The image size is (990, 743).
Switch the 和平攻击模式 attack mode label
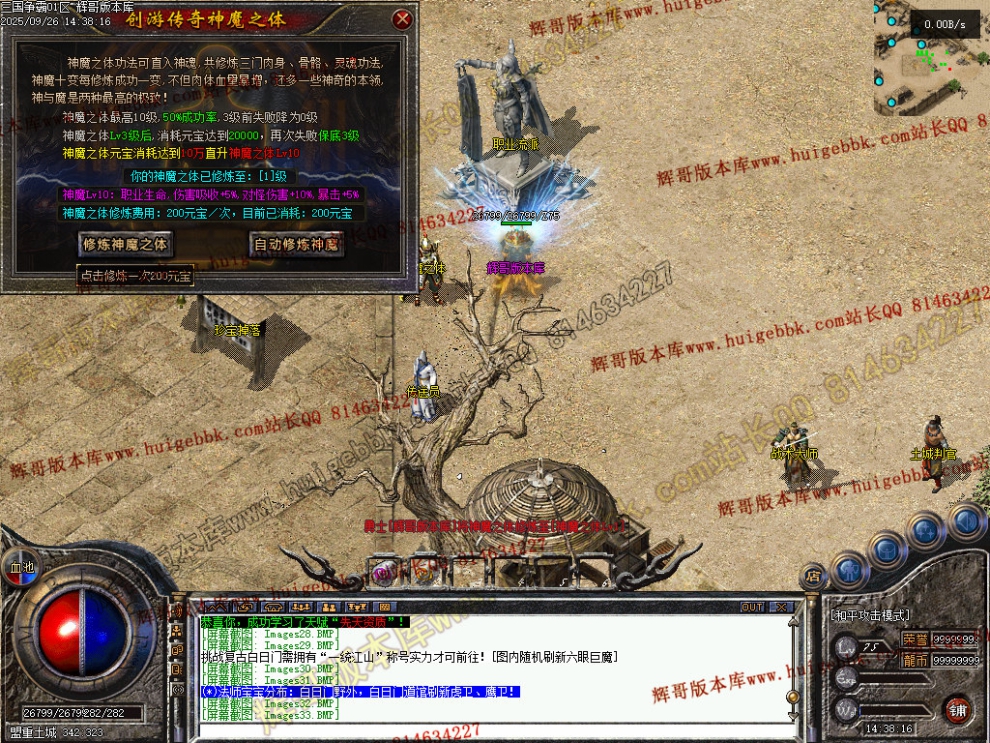868,614
